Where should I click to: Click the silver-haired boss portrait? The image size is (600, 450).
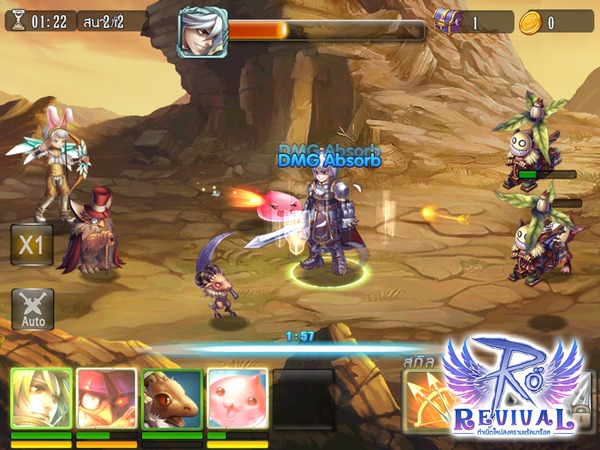click(202, 32)
